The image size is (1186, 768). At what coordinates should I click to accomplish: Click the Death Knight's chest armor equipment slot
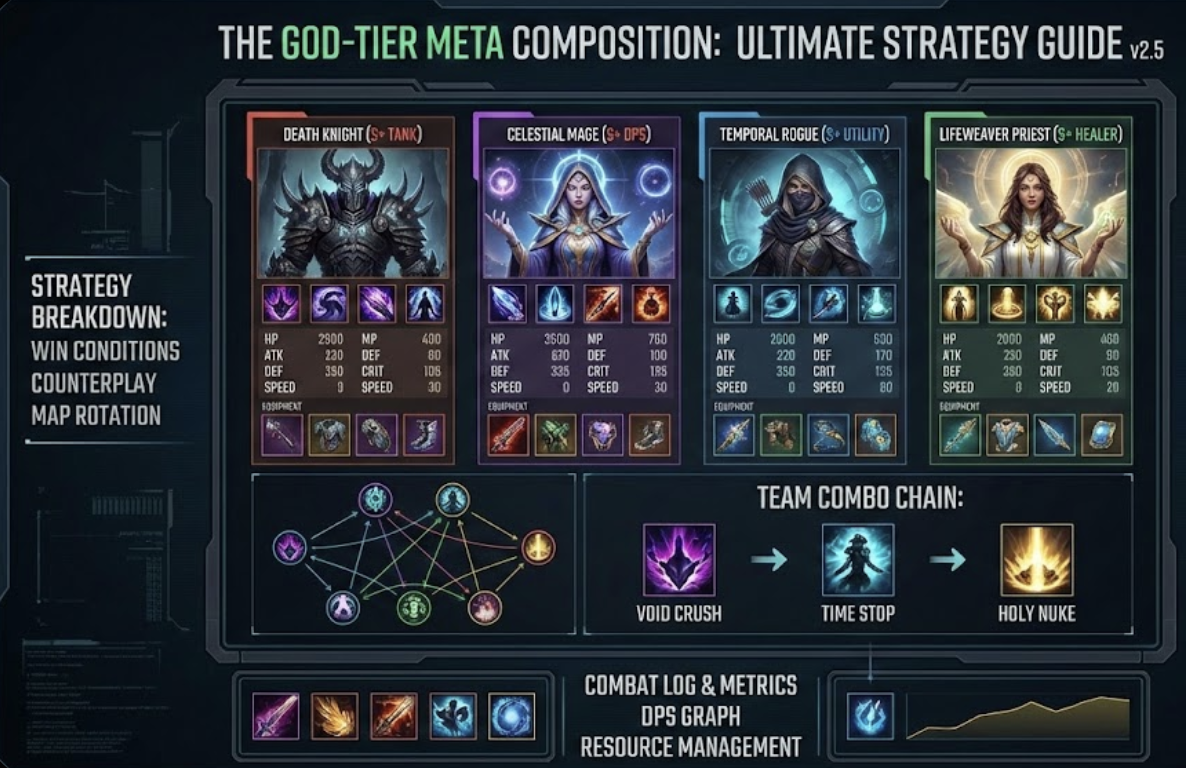[329, 435]
